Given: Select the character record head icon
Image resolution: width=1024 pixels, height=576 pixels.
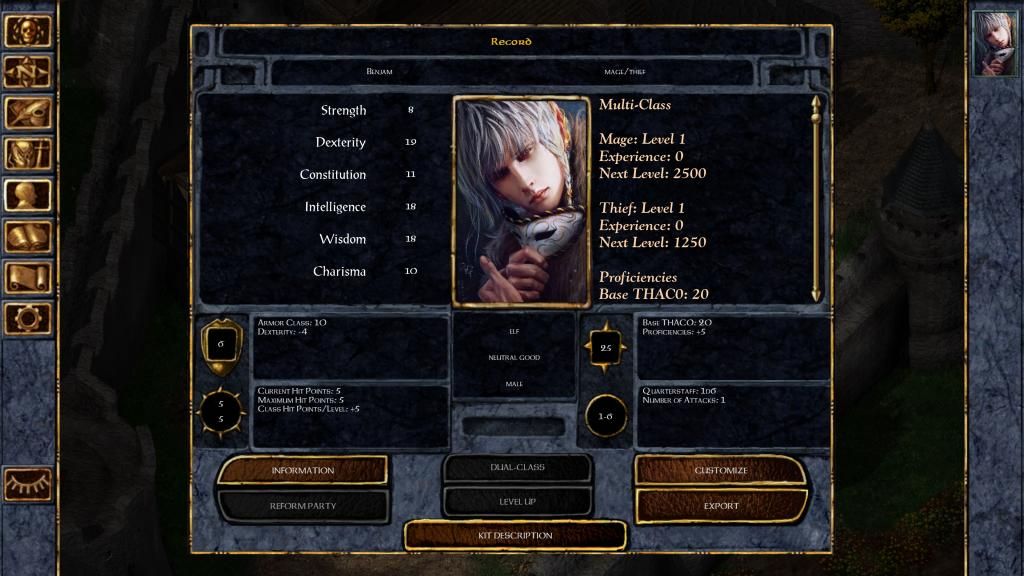Looking at the screenshot, I should (27, 195).
